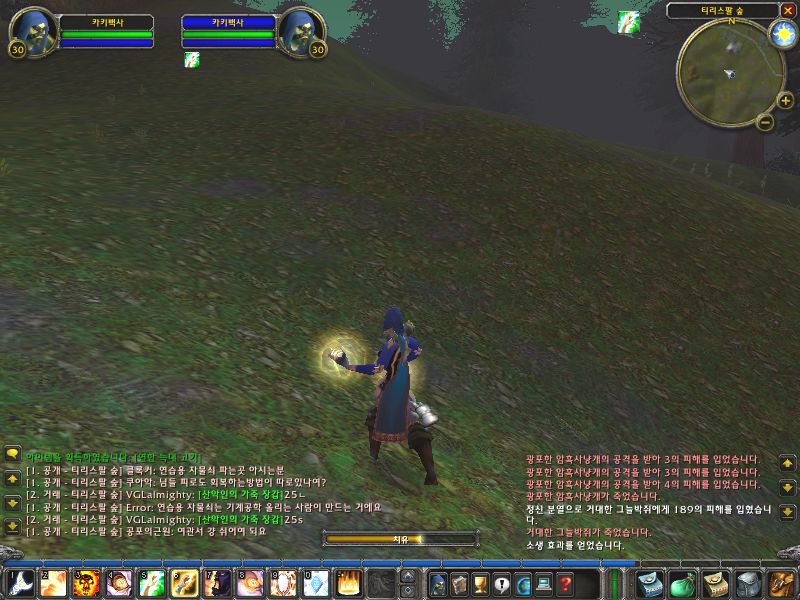800x600 pixels.
Task: Cast the green healing spell in slot 5
Action: tap(152, 582)
